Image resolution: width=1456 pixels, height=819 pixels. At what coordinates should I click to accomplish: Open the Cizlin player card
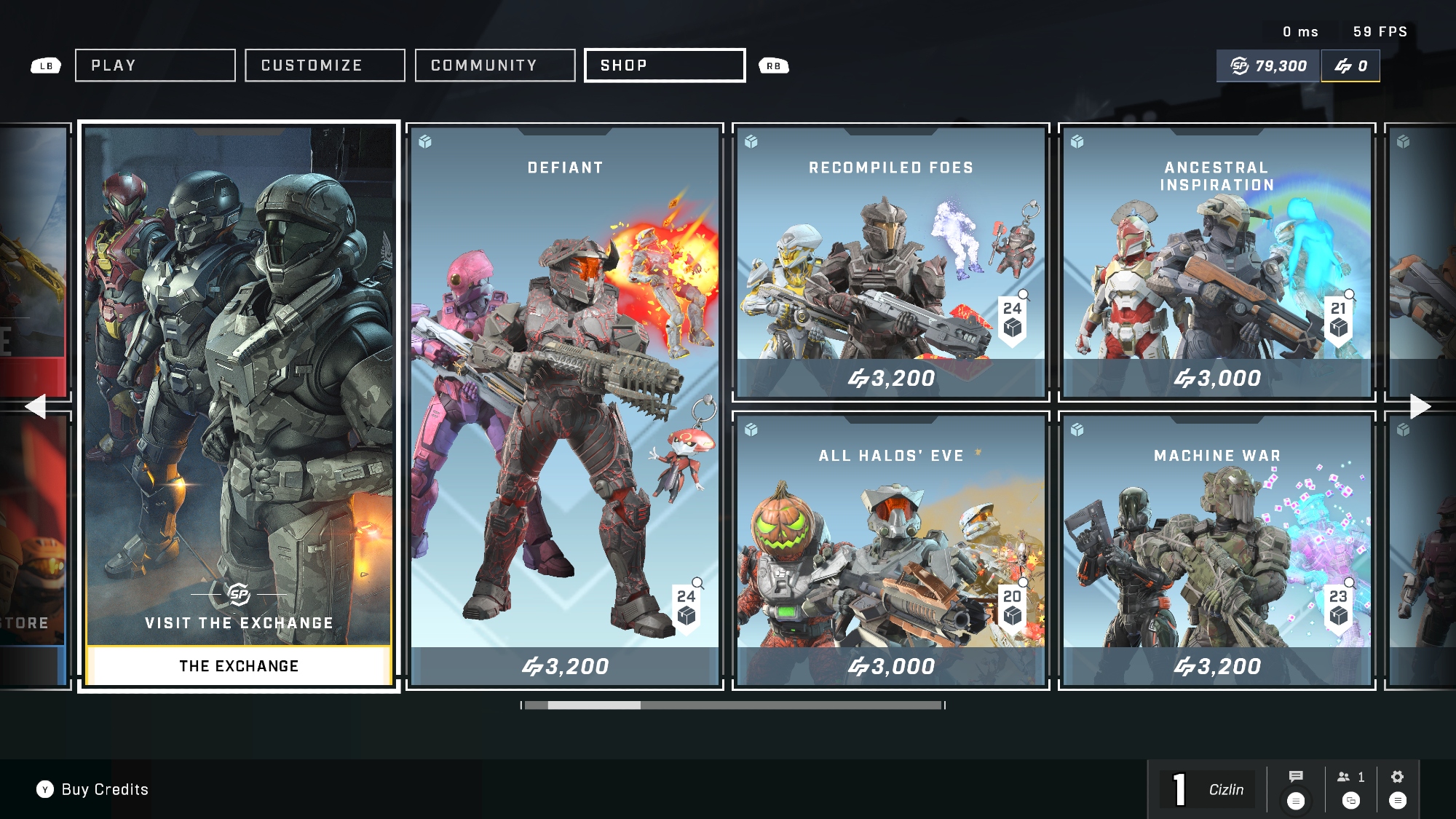point(1208,790)
